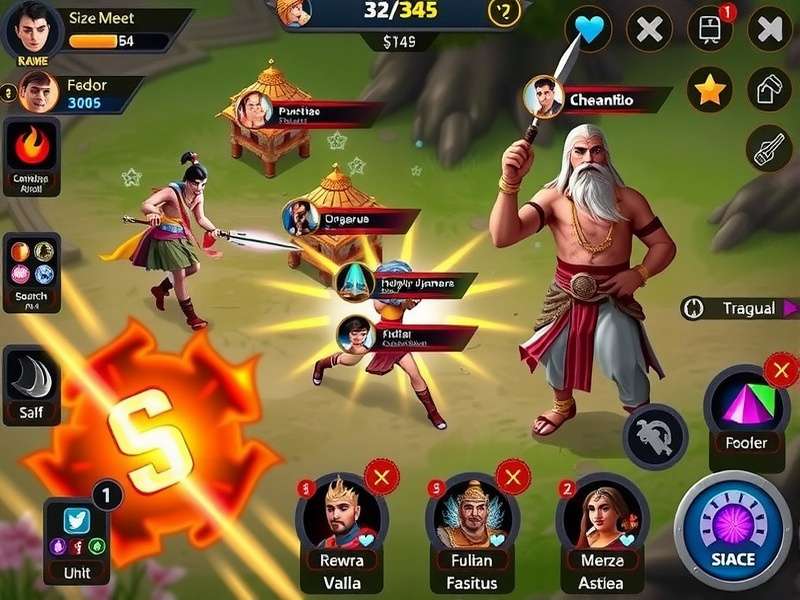Image resolution: width=800 pixels, height=600 pixels.
Task: Select Cheanntio's unit nameplate
Action: pyautogui.click(x=600, y=99)
